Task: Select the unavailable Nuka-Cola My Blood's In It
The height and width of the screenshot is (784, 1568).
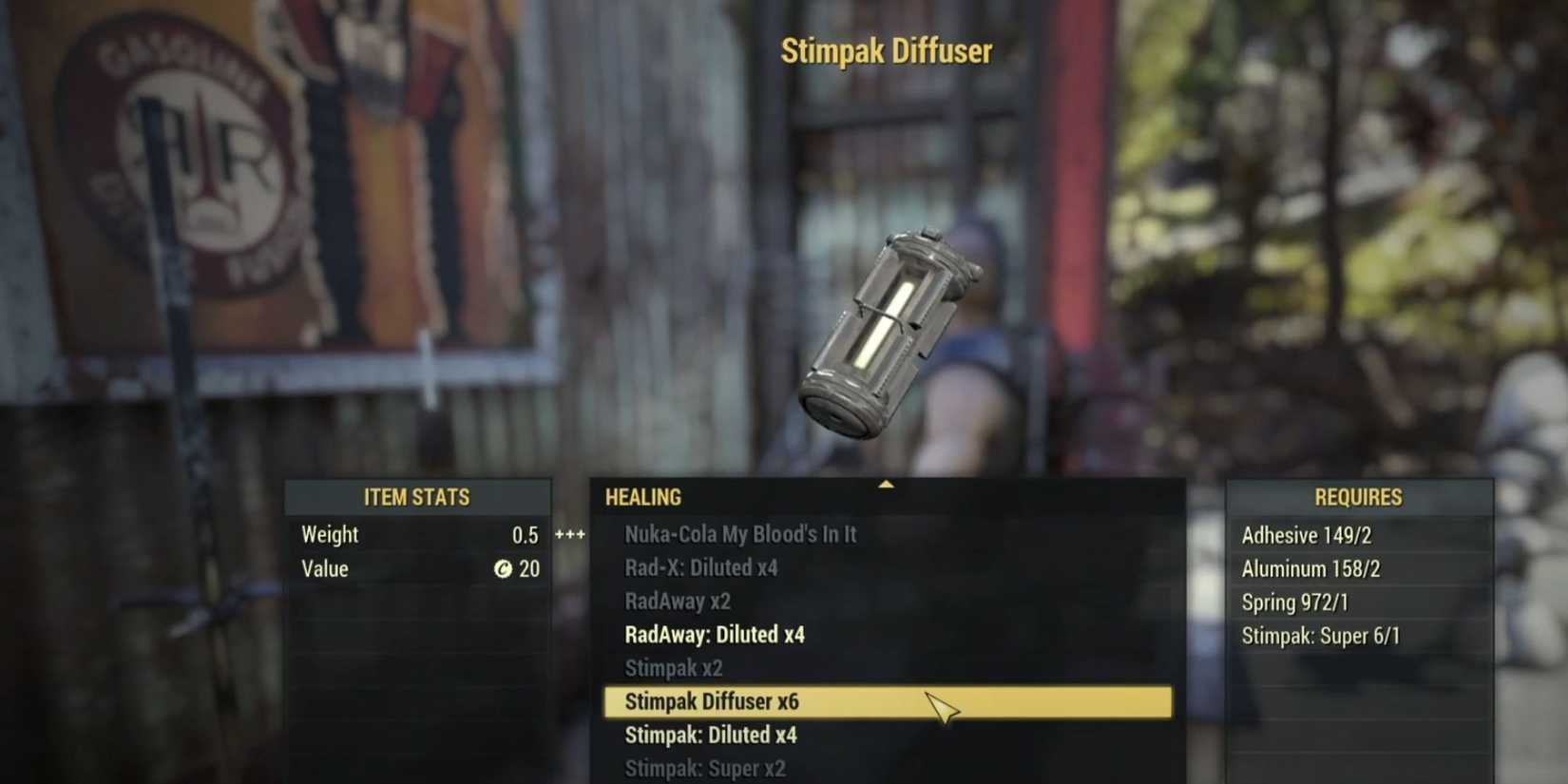Action: (740, 534)
